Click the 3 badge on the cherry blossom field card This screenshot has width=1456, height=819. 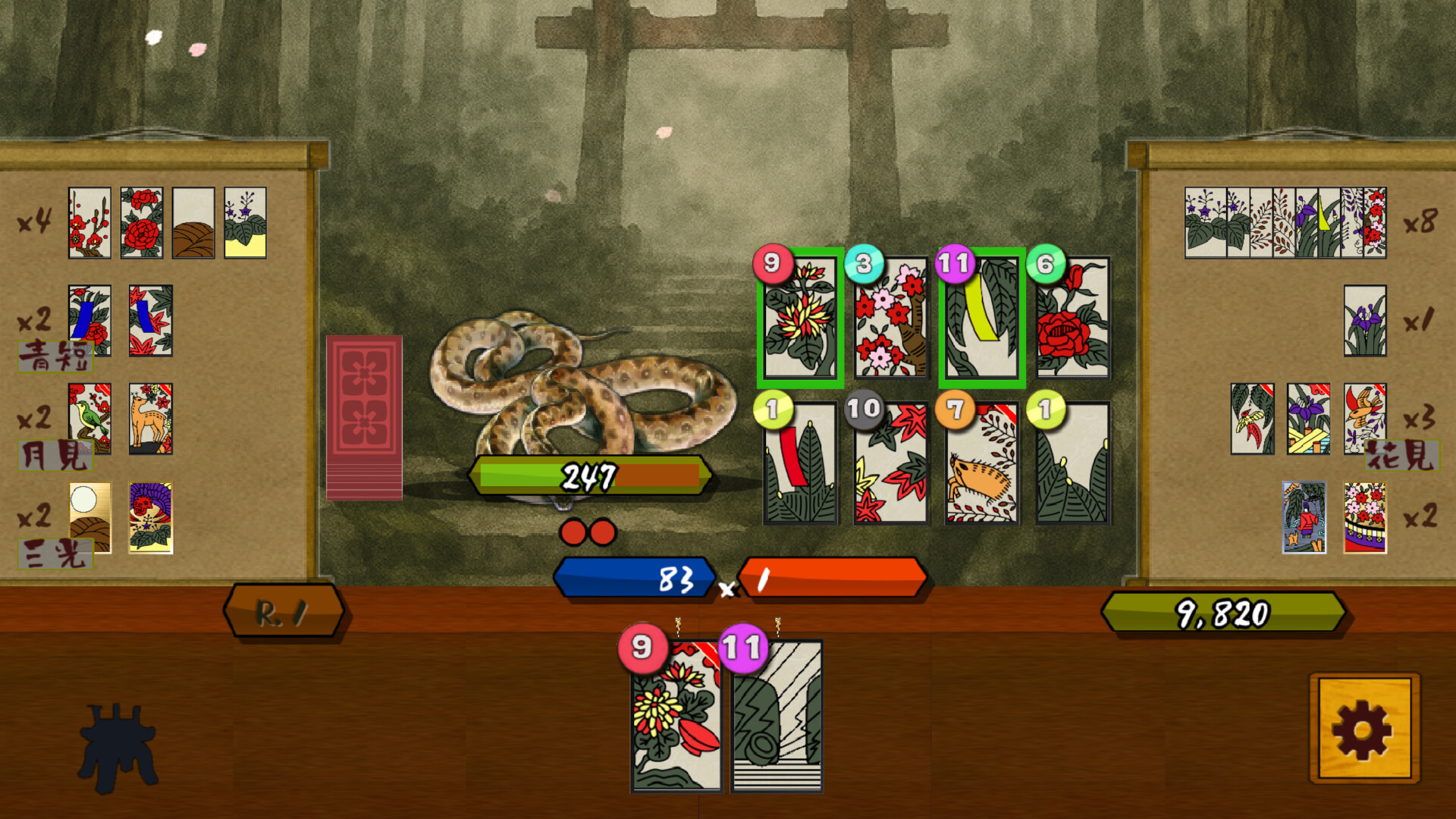tap(864, 262)
